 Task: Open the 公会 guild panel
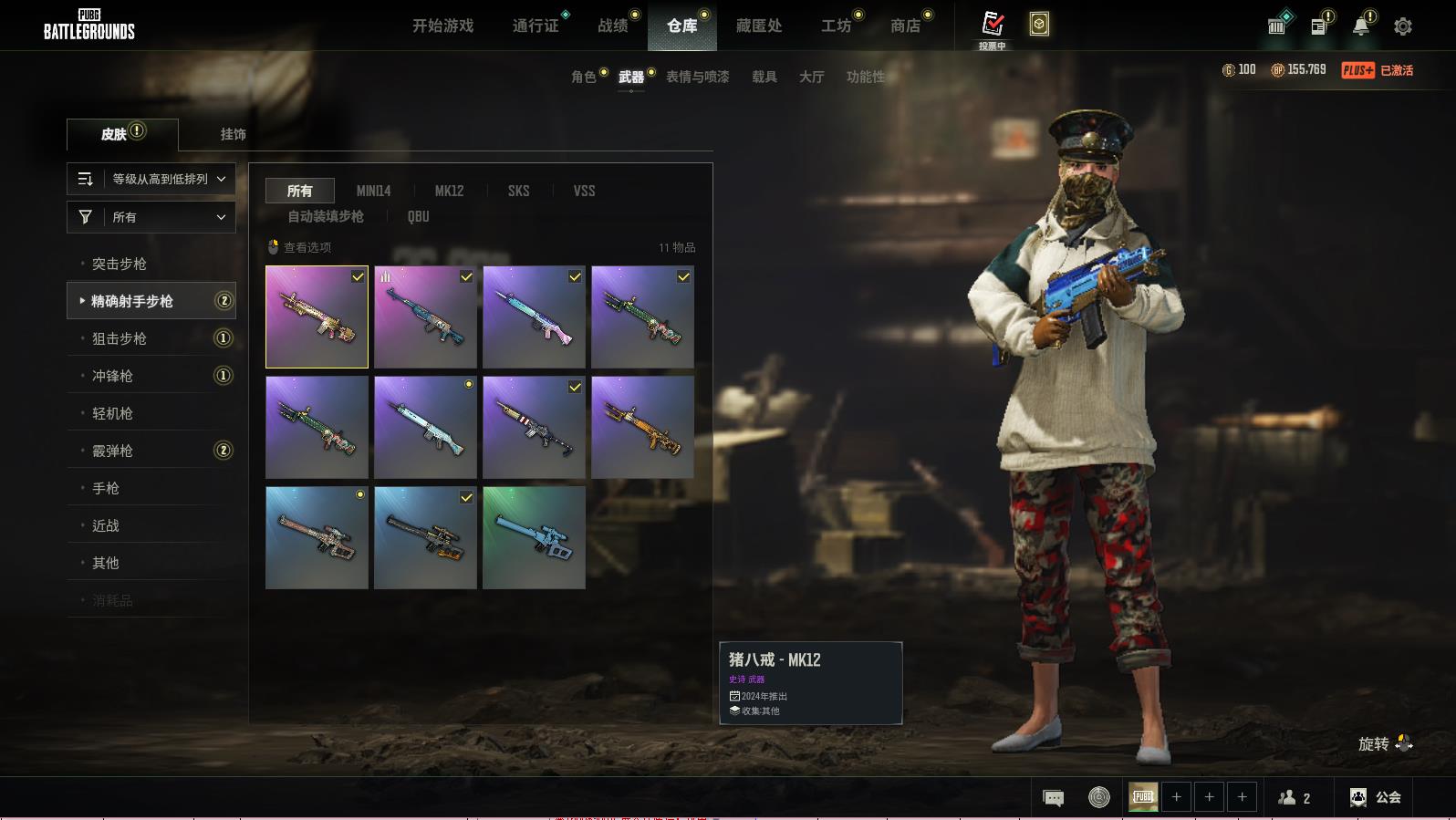click(x=1376, y=797)
